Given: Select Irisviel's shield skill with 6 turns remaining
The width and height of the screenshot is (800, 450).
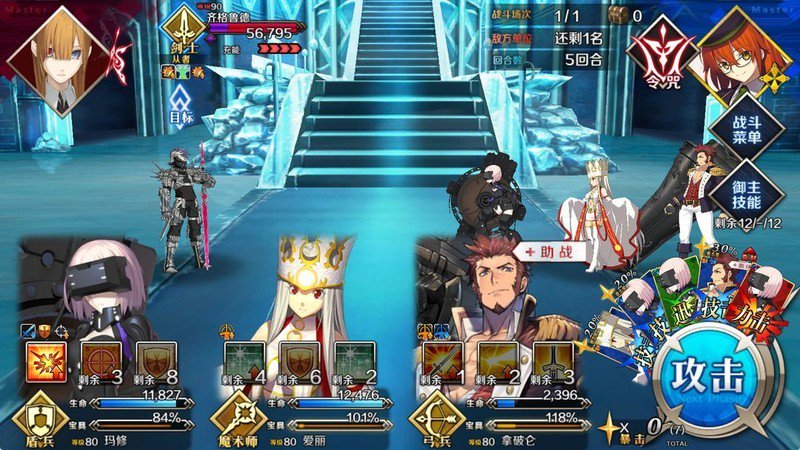Looking at the screenshot, I should 300,364.
